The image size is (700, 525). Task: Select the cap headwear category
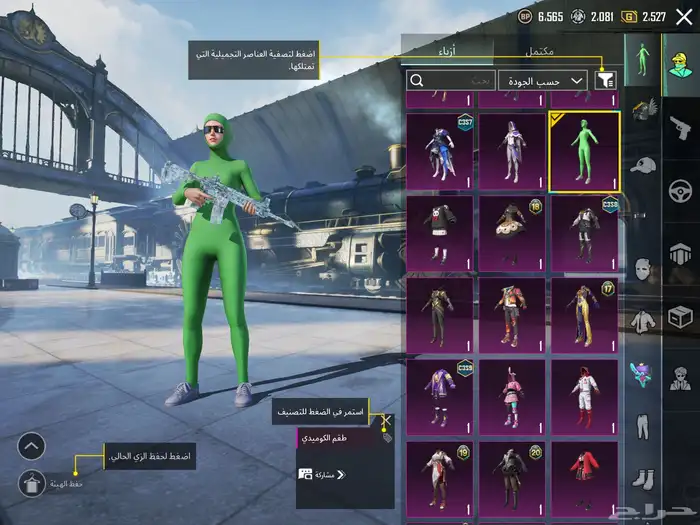643,164
